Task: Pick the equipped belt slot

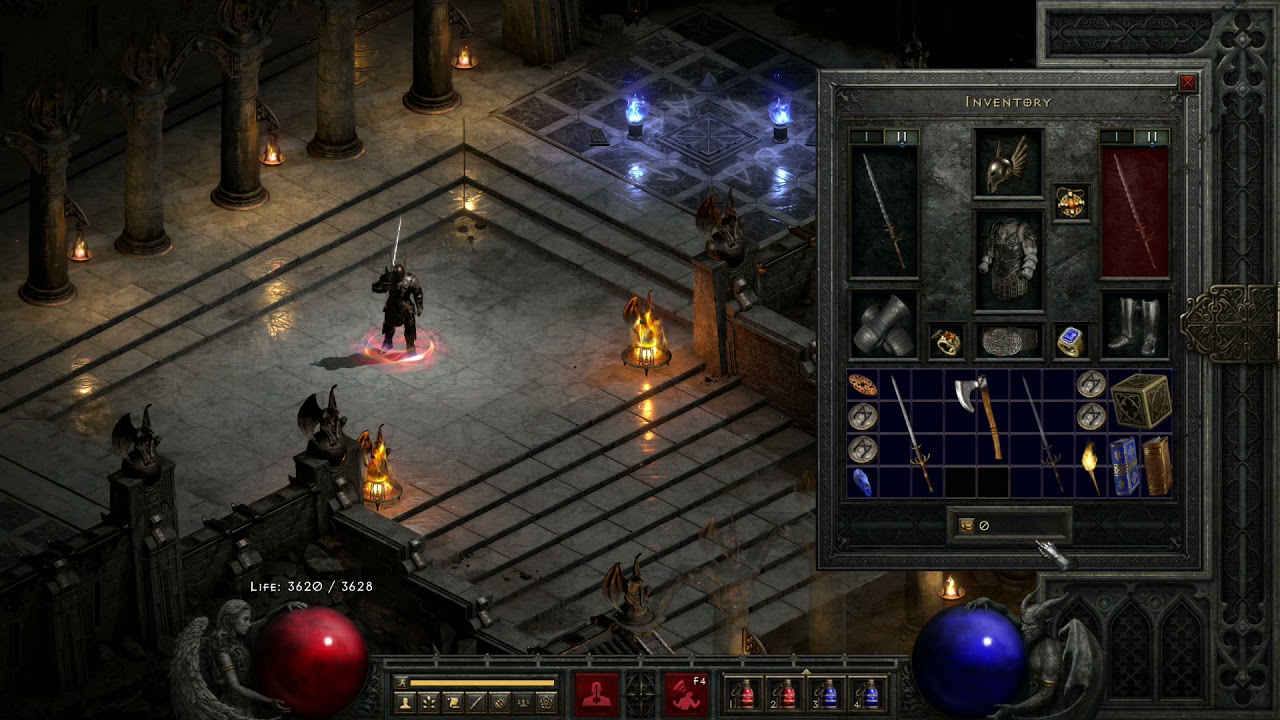Action: 1008,341
